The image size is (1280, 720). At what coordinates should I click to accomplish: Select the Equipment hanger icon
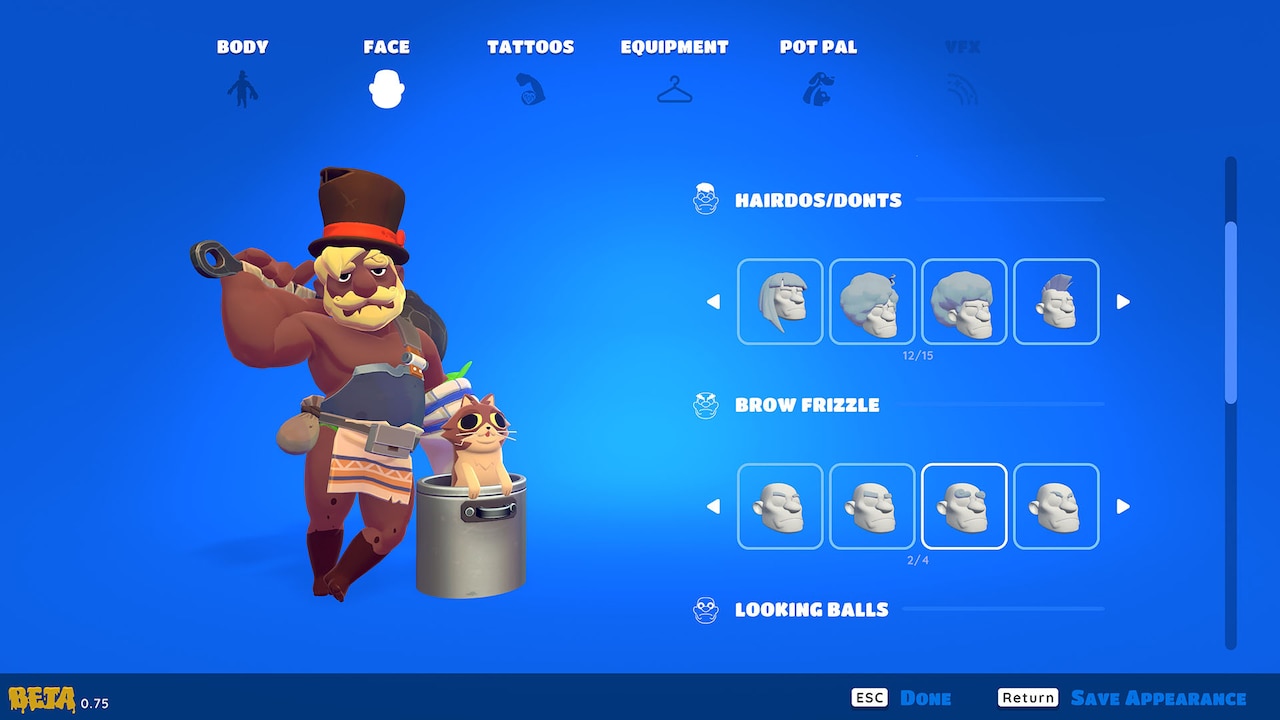(x=674, y=88)
